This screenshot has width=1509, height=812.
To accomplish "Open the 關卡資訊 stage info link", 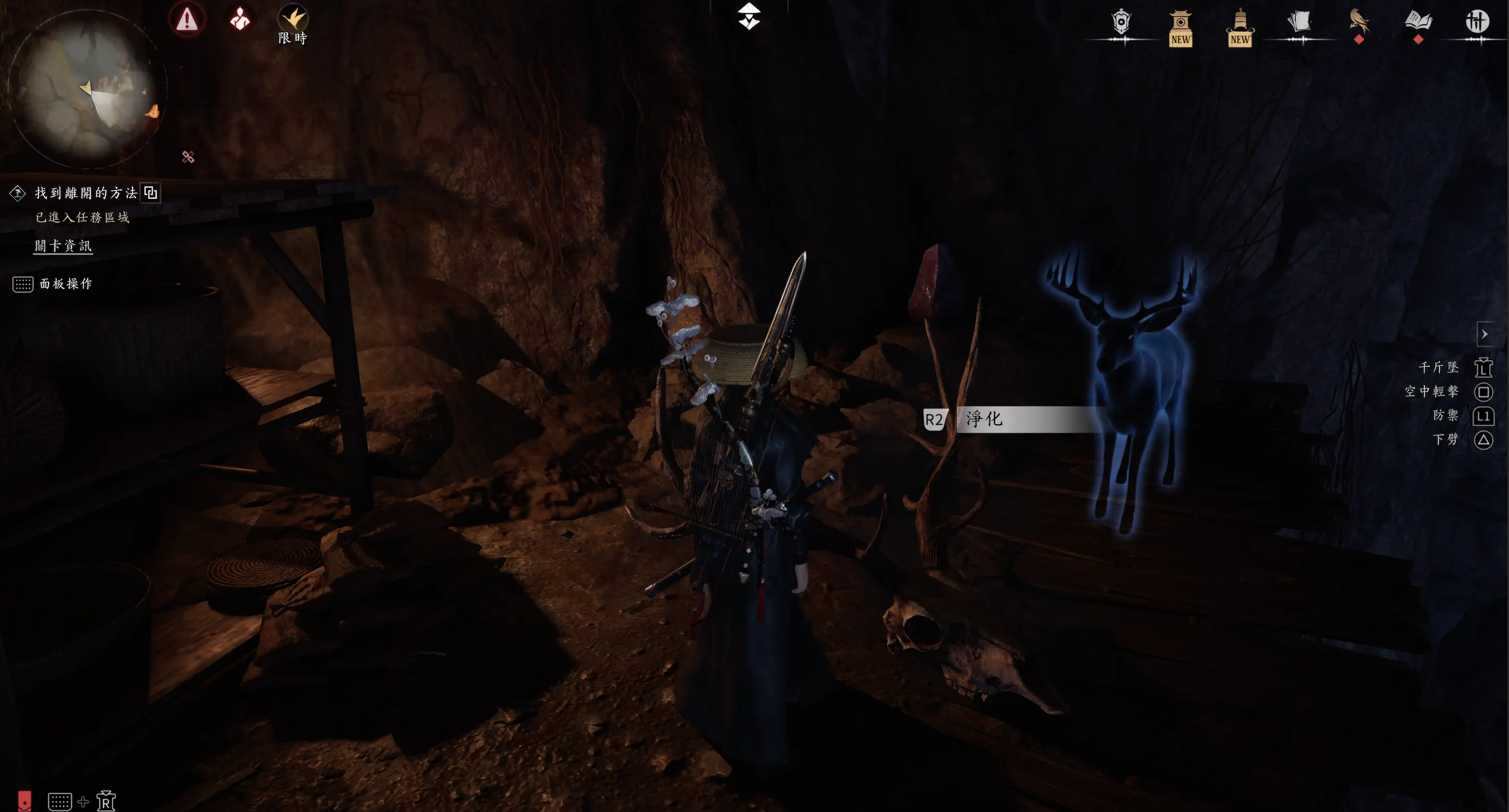I will [x=64, y=246].
